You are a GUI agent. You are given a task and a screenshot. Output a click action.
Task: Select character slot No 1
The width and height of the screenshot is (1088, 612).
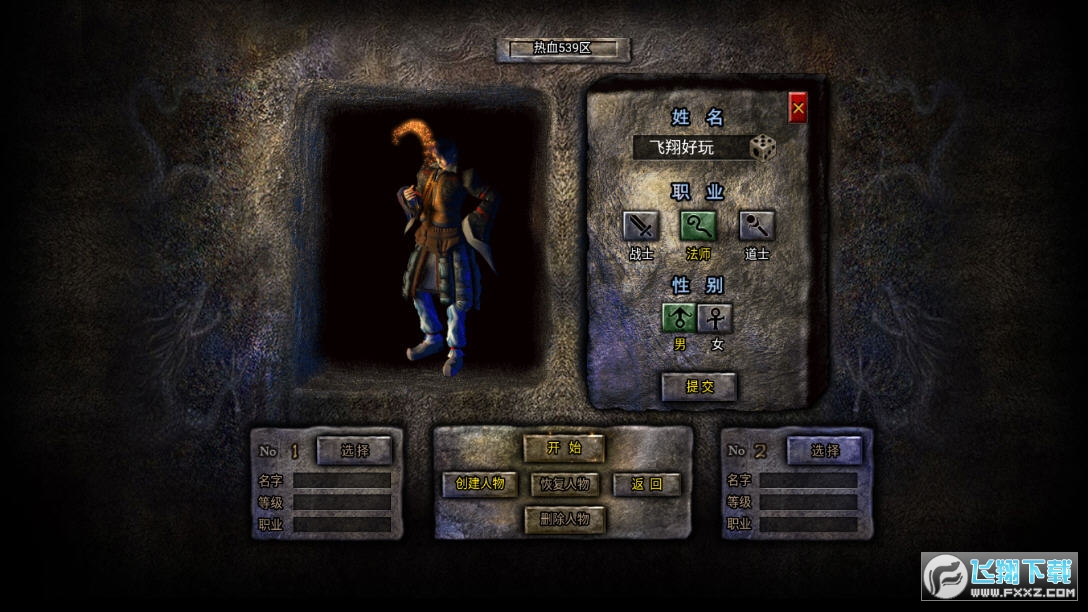click(355, 450)
